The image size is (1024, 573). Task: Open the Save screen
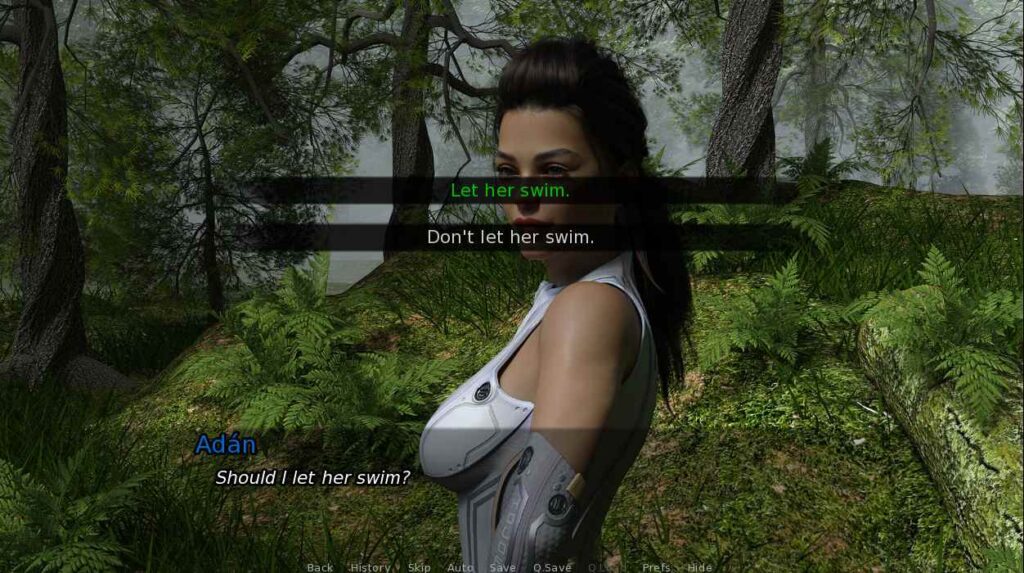coord(503,567)
